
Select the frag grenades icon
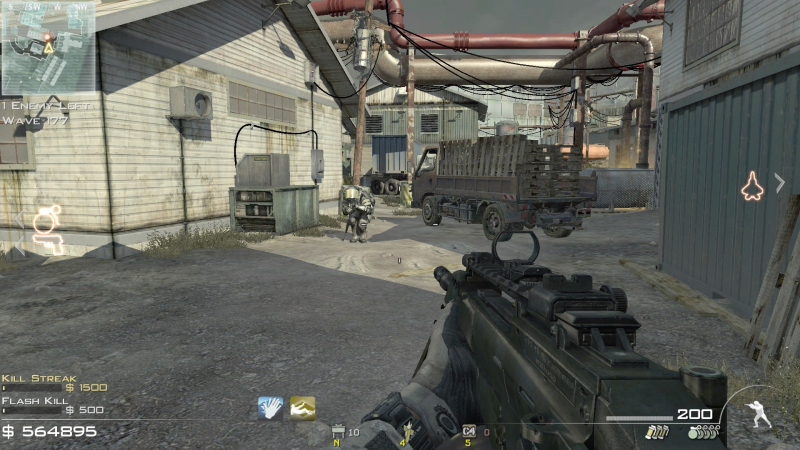[703, 433]
